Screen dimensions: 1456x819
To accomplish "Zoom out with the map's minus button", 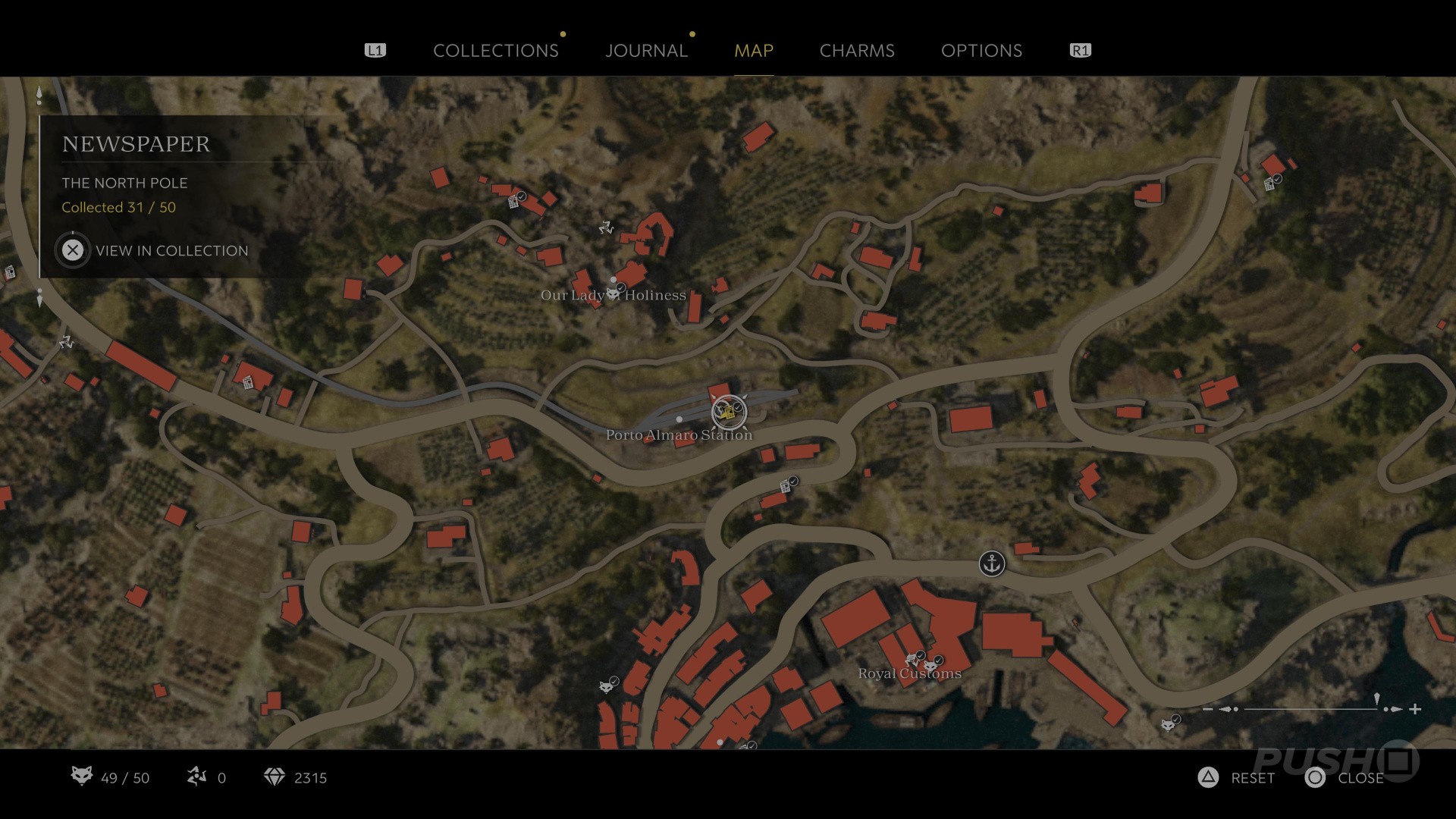I will pos(1208,709).
